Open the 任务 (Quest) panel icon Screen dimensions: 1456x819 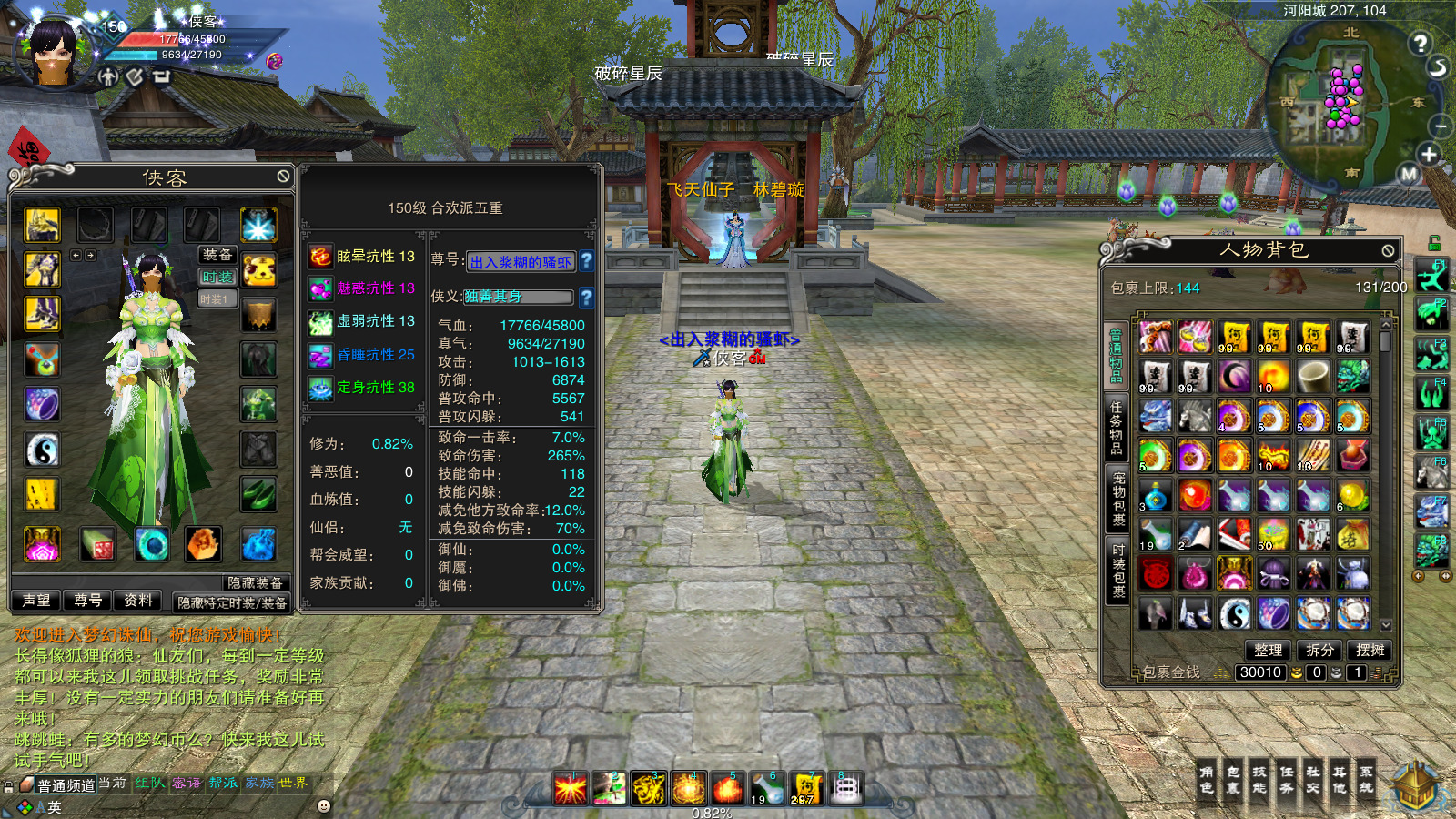coord(1287,781)
